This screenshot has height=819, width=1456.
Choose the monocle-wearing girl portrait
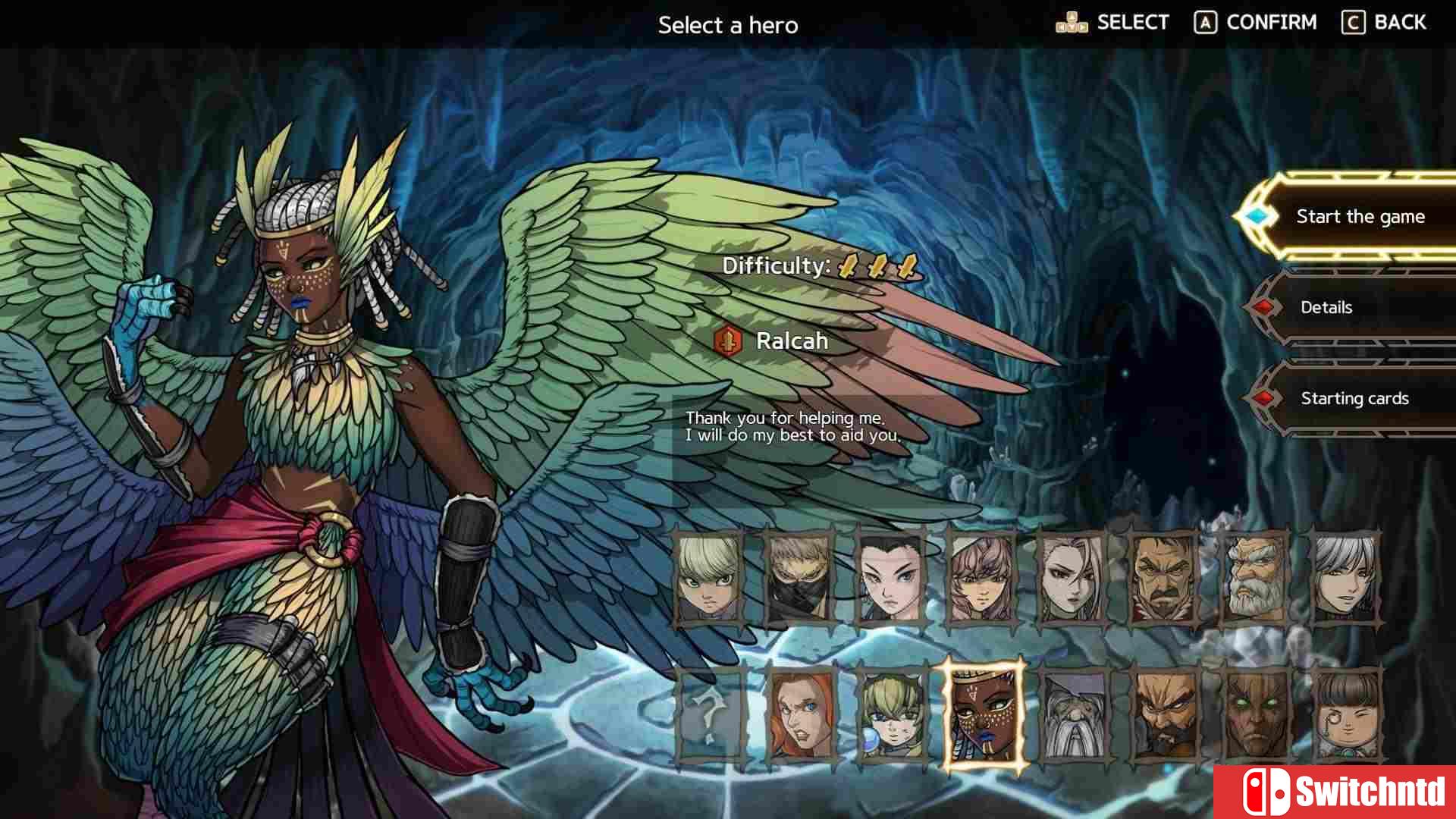click(1347, 715)
